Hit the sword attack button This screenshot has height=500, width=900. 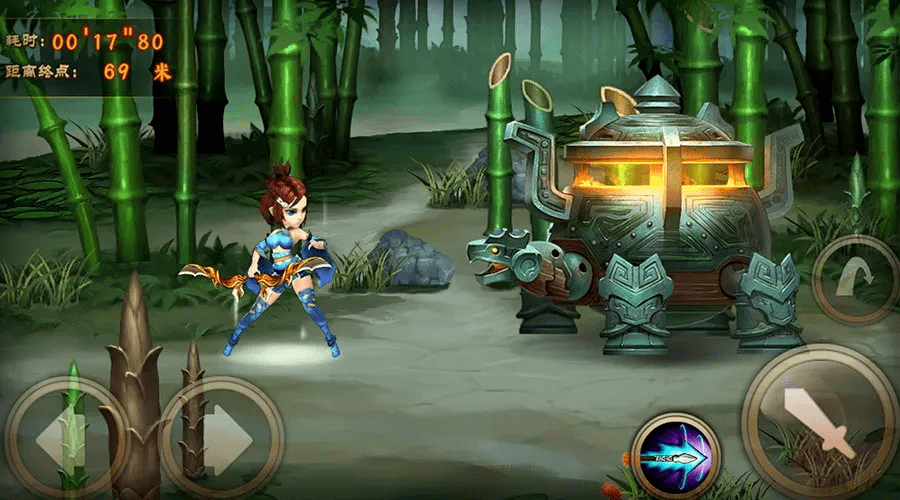pyautogui.click(x=818, y=420)
